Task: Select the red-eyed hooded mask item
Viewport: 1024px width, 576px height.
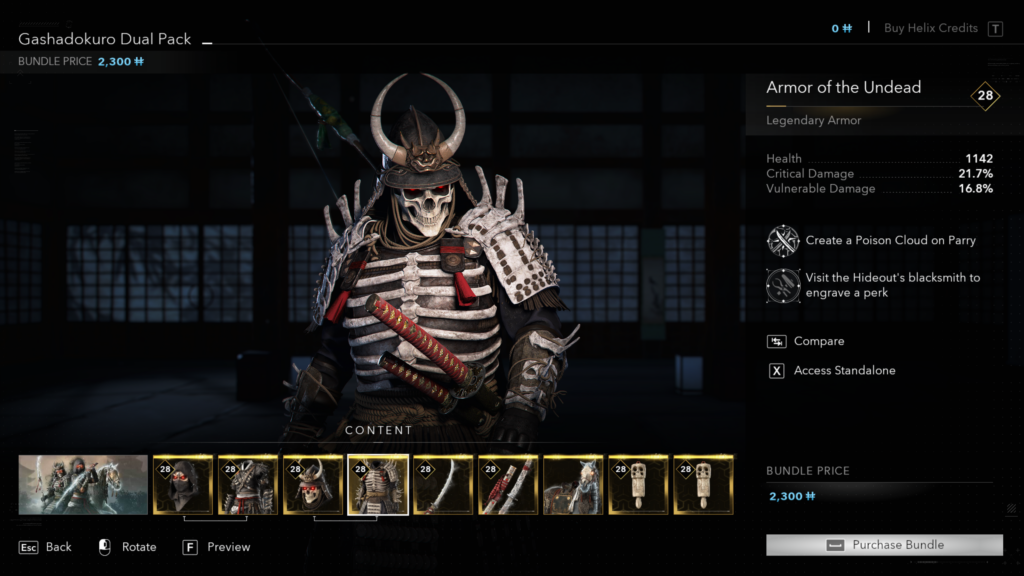Action: pyautogui.click(x=183, y=485)
